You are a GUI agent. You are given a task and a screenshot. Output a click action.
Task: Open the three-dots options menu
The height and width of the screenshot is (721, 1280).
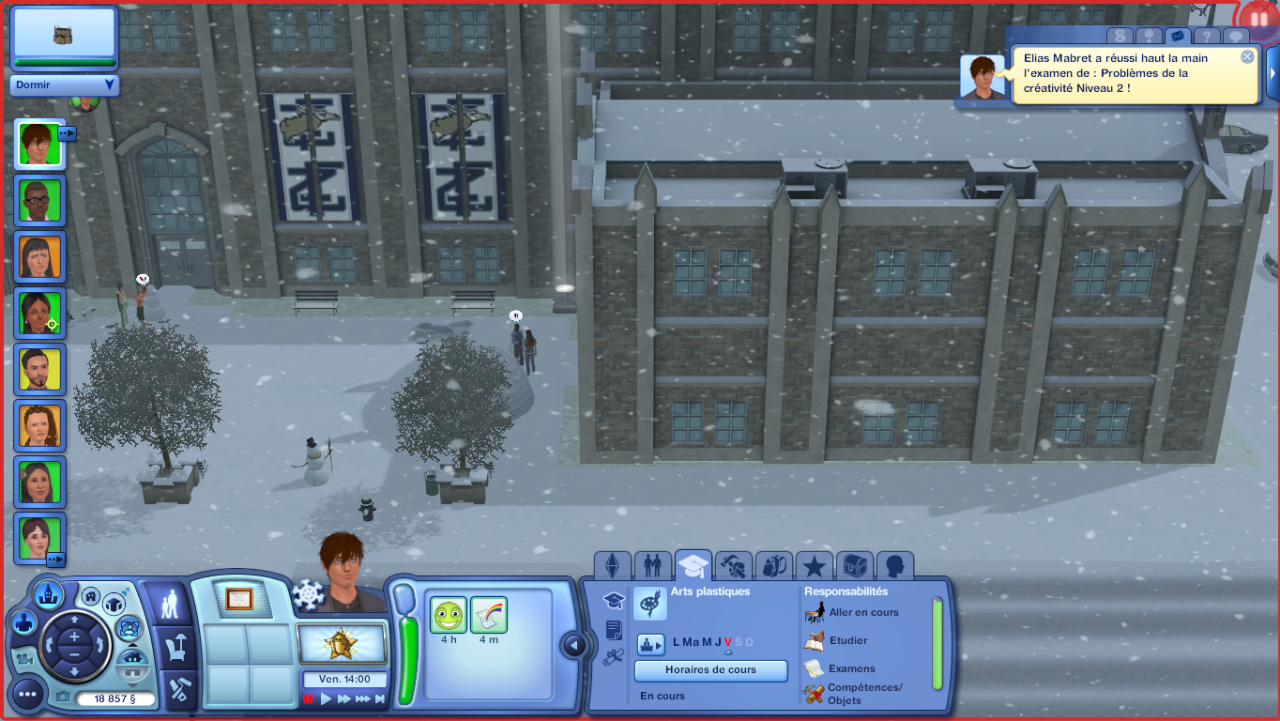point(29,693)
